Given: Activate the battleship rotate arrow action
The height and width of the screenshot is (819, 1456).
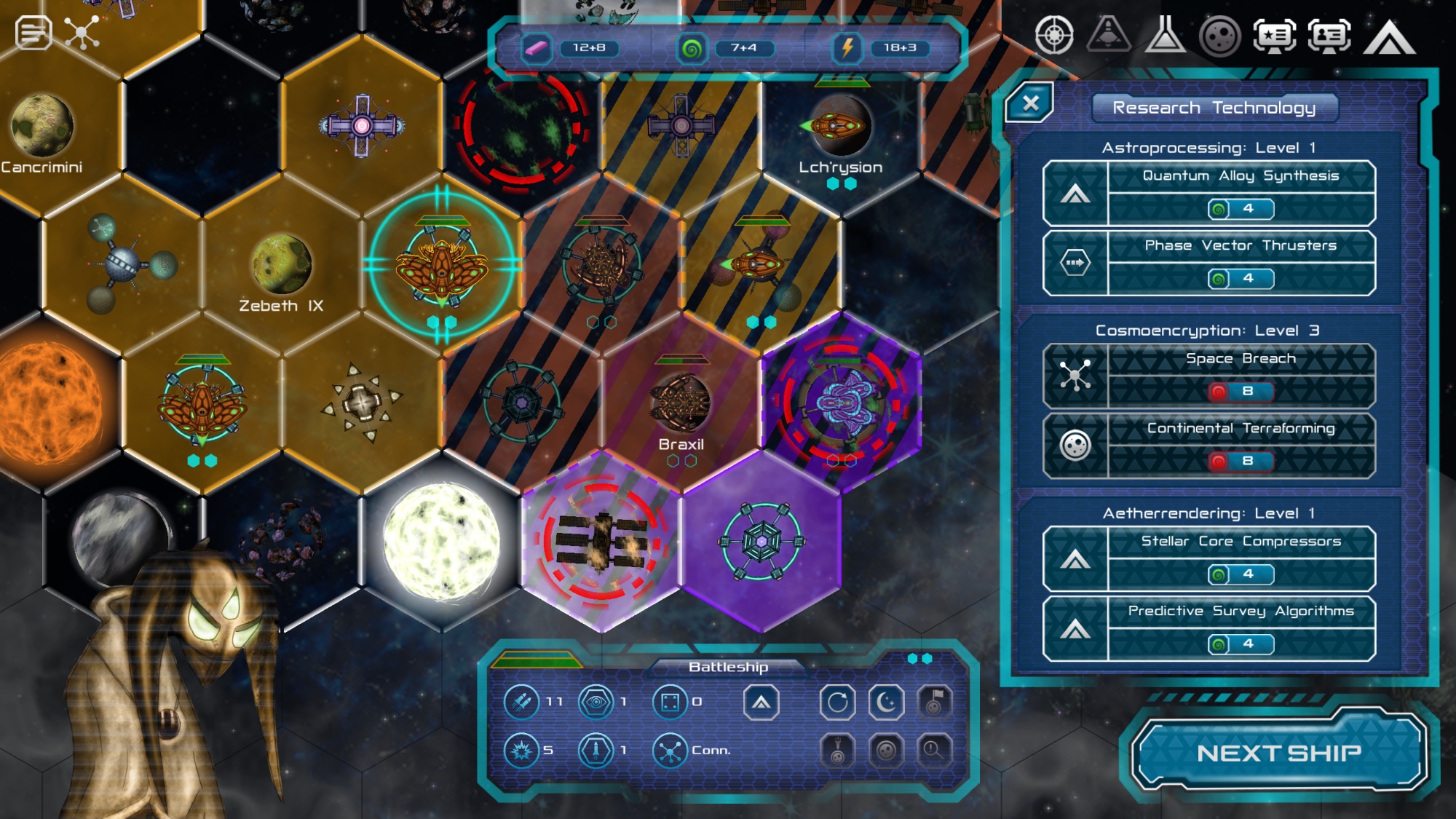Looking at the screenshot, I should tap(837, 703).
